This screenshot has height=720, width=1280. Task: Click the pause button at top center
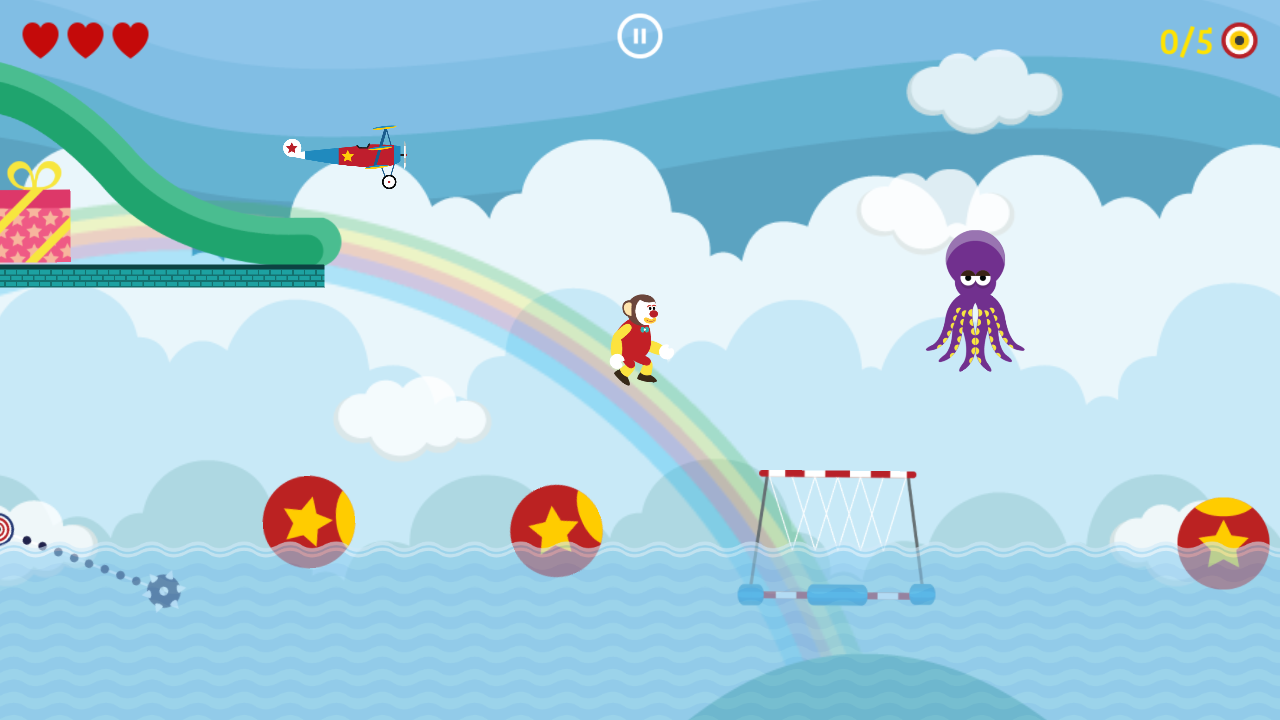638,36
